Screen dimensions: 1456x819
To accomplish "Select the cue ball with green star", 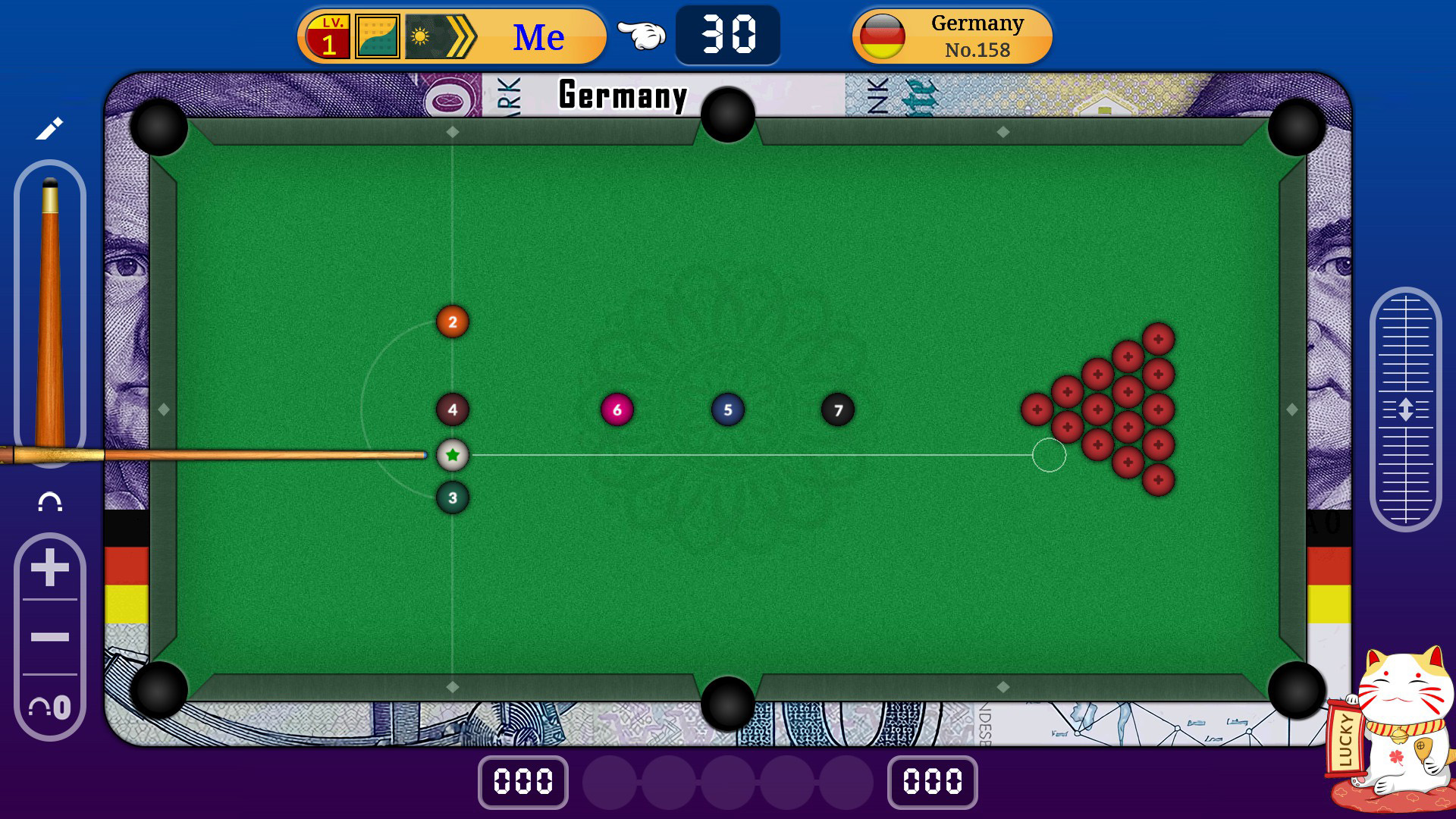I will click(x=453, y=453).
